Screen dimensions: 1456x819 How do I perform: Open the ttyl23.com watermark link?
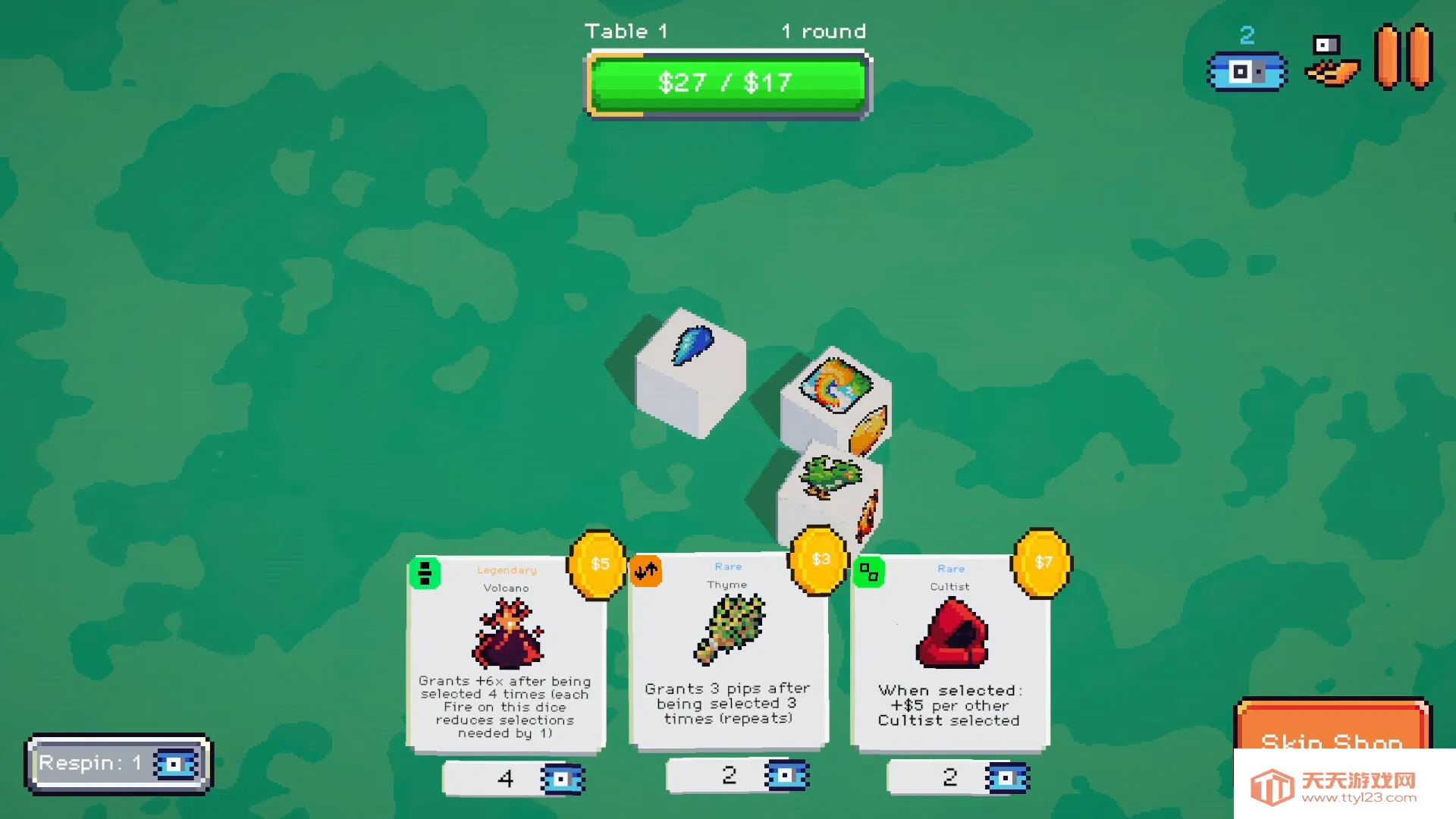pos(1345,786)
